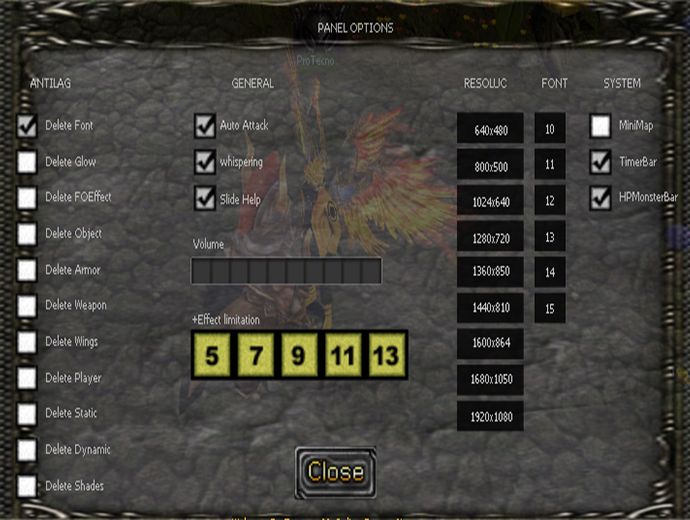The height and width of the screenshot is (520, 690).
Task: Enable the Delete Glow option
Action: pyautogui.click(x=27, y=162)
